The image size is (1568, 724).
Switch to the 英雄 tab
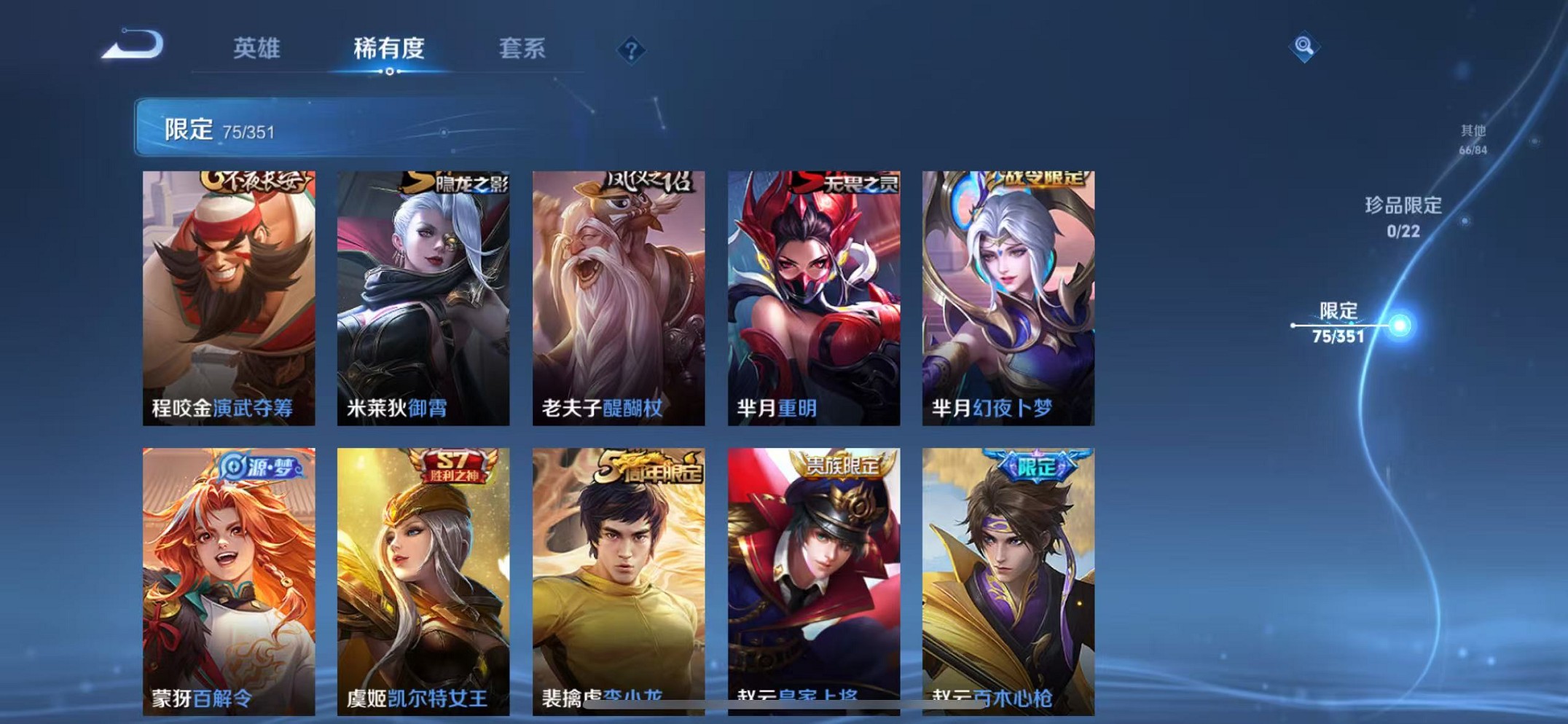point(256,49)
